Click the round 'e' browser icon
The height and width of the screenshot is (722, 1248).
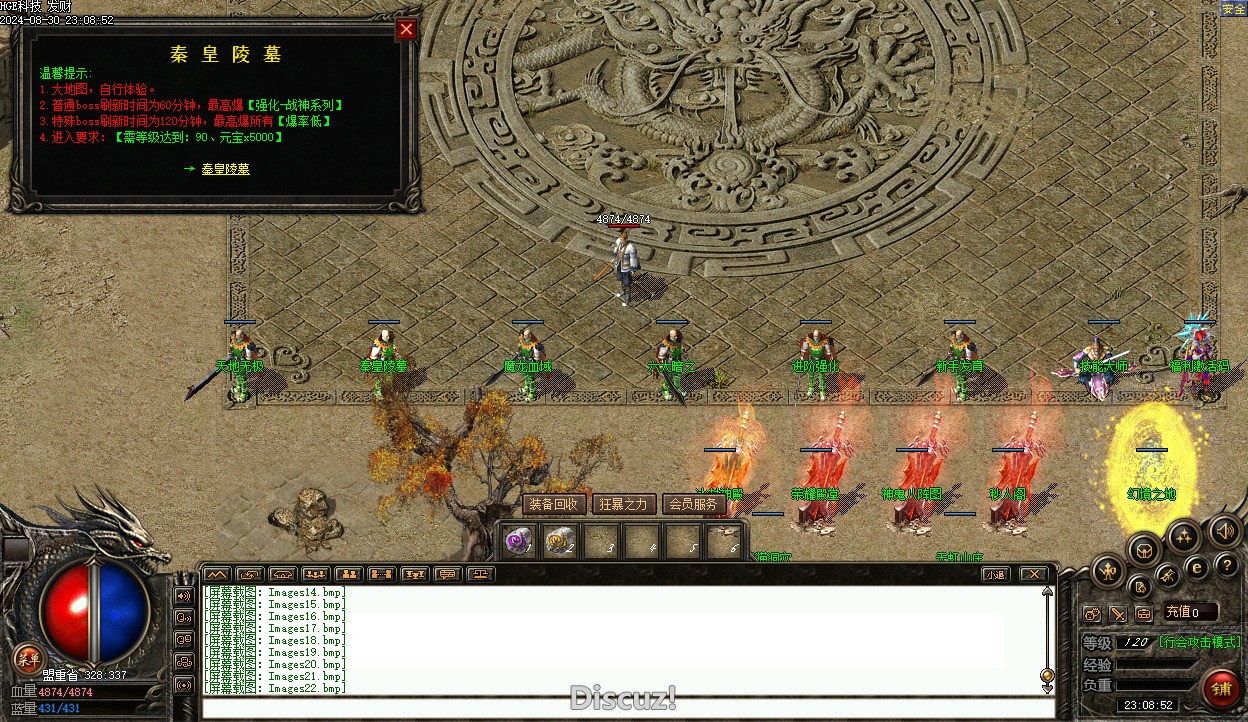coord(1196,567)
